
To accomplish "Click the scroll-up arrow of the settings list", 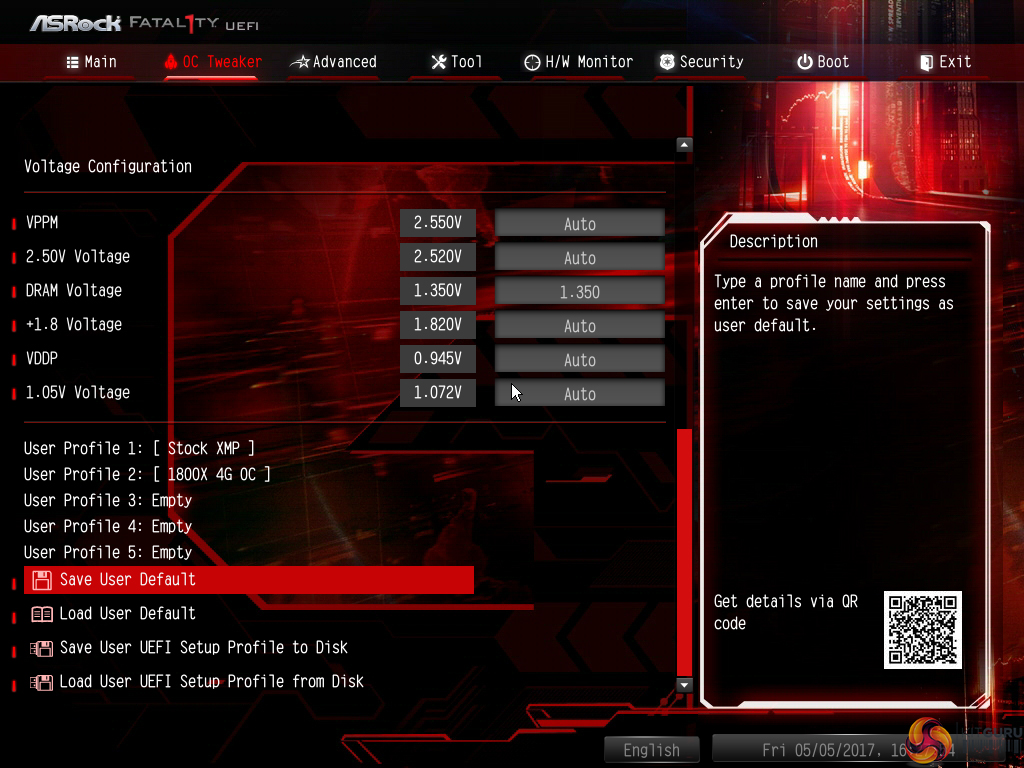I will tap(684, 145).
